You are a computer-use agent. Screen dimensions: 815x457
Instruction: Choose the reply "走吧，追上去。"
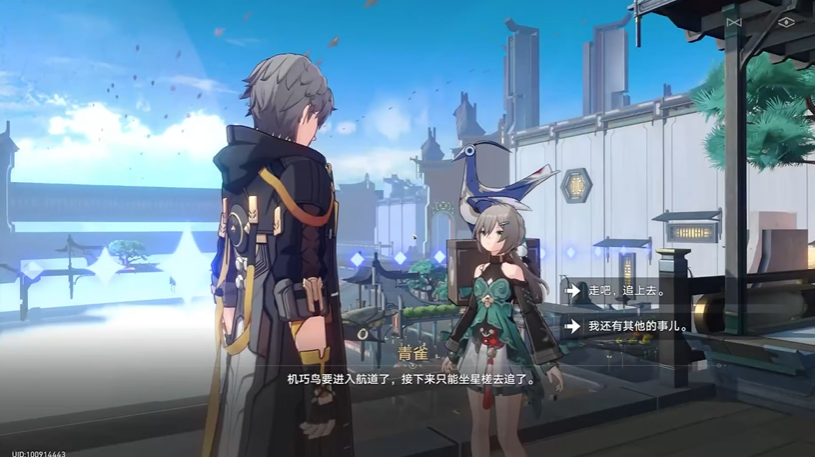(628, 291)
